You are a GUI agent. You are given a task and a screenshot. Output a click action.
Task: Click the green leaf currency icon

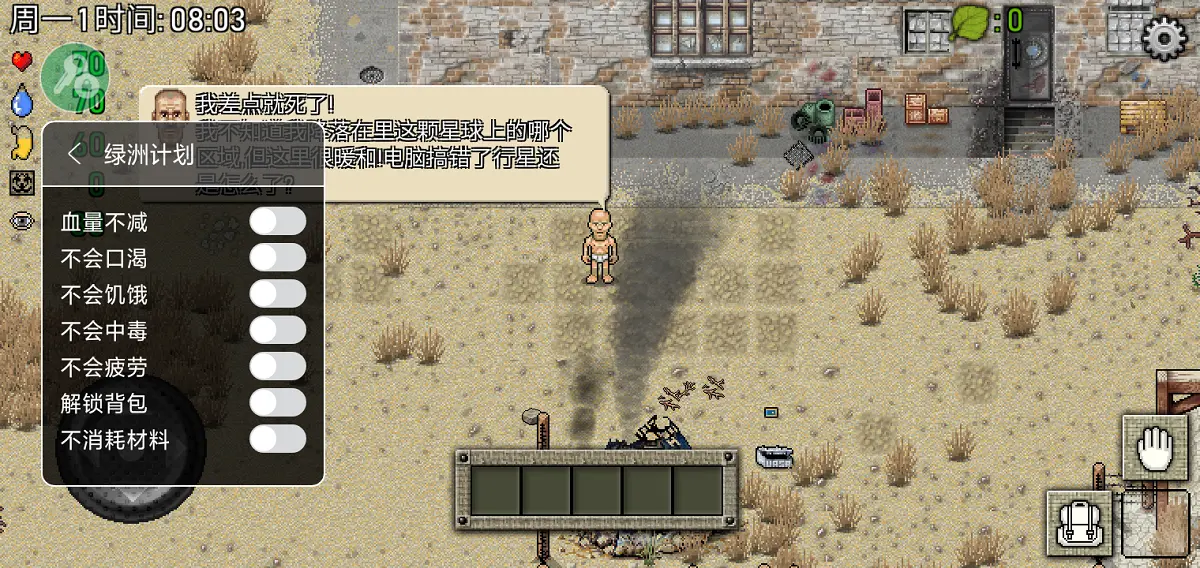968,21
